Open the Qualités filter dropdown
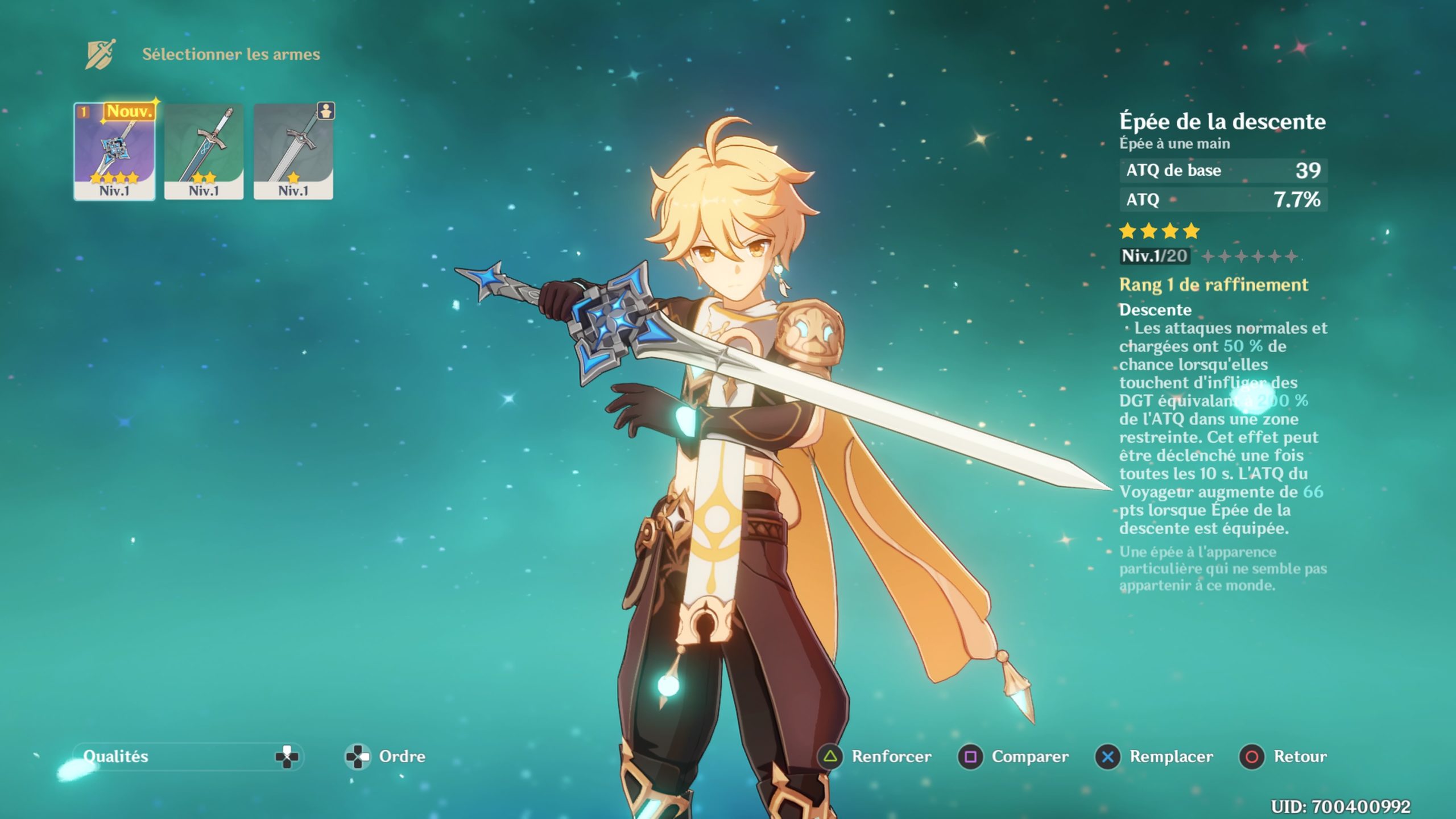This screenshot has width=1456, height=819. [x=188, y=756]
